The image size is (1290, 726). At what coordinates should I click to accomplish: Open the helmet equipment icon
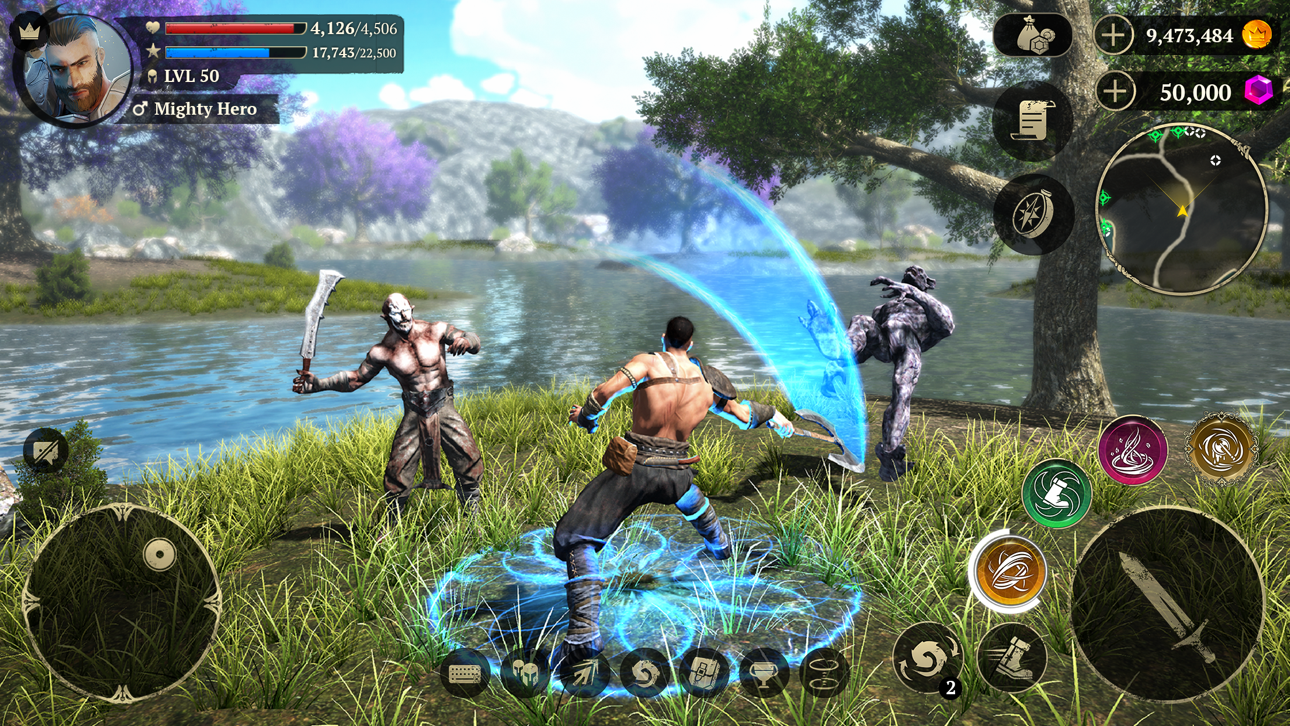(x=523, y=673)
